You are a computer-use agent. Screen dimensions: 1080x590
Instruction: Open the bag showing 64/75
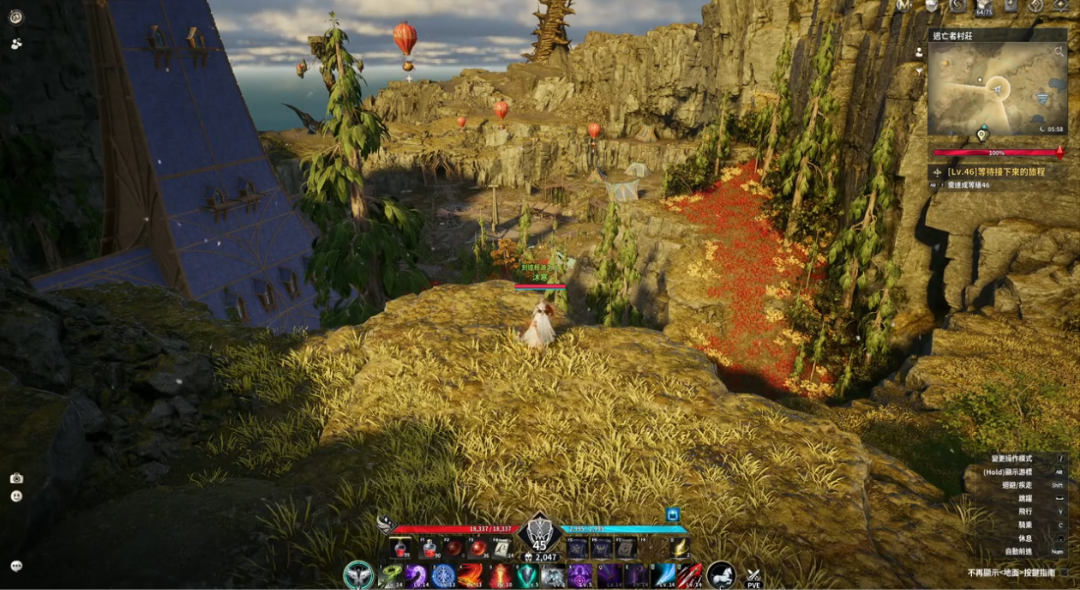pos(984,6)
